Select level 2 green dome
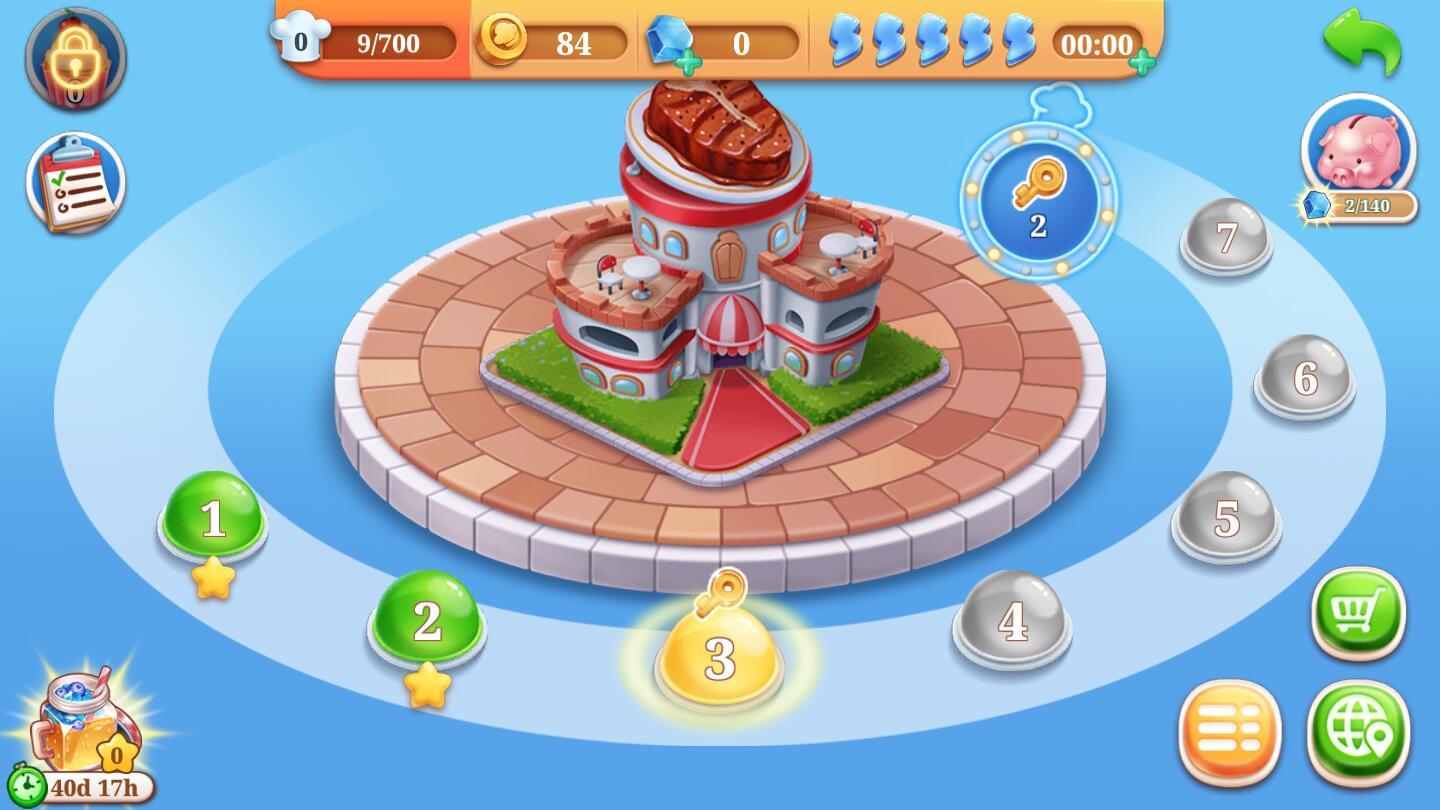This screenshot has height=810, width=1440. click(427, 620)
